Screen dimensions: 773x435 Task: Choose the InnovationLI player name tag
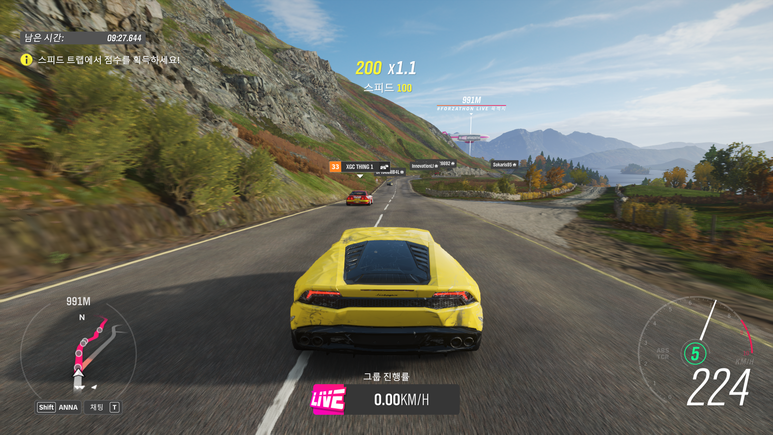tap(431, 164)
